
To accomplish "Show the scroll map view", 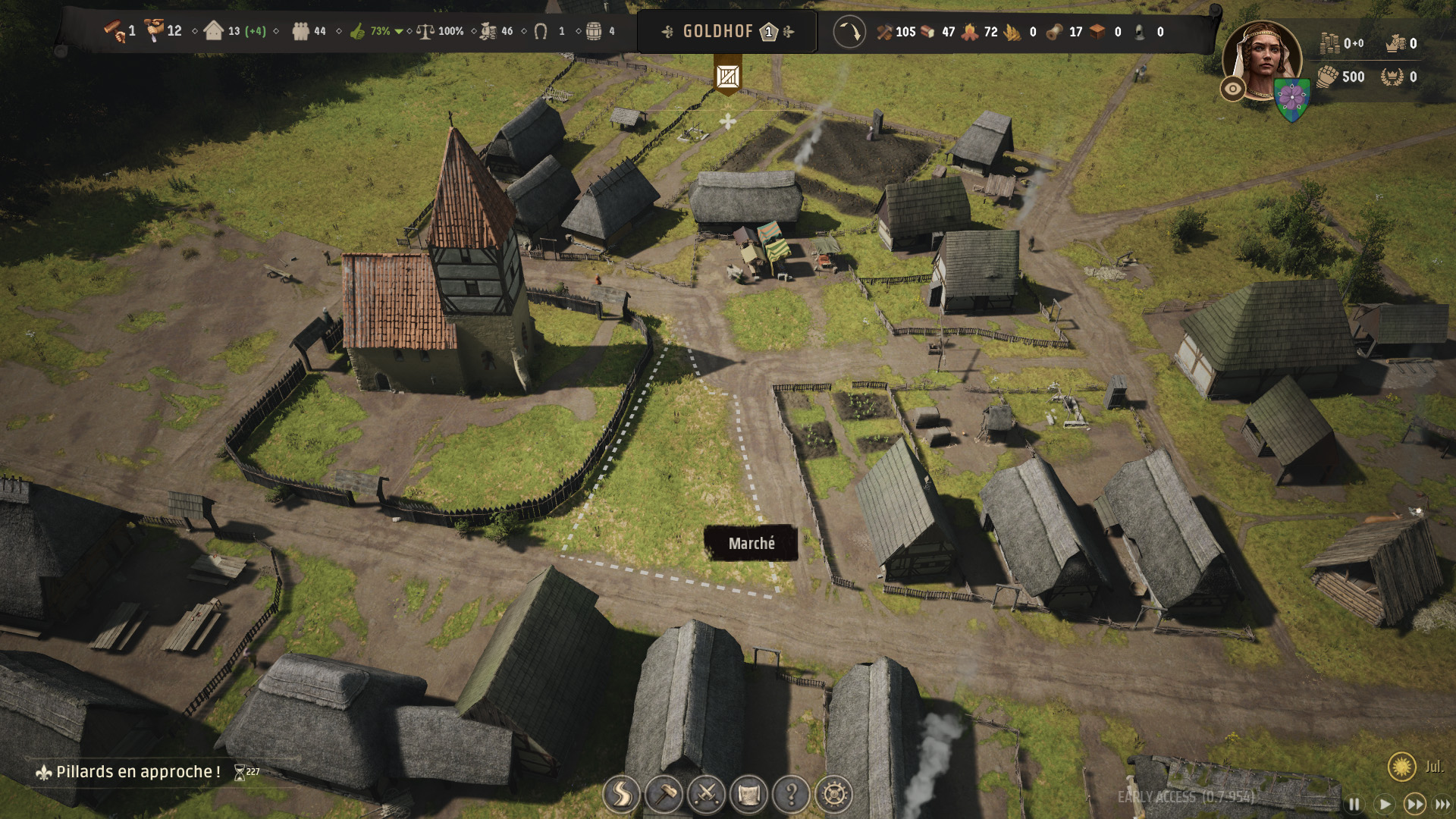I will point(748,794).
